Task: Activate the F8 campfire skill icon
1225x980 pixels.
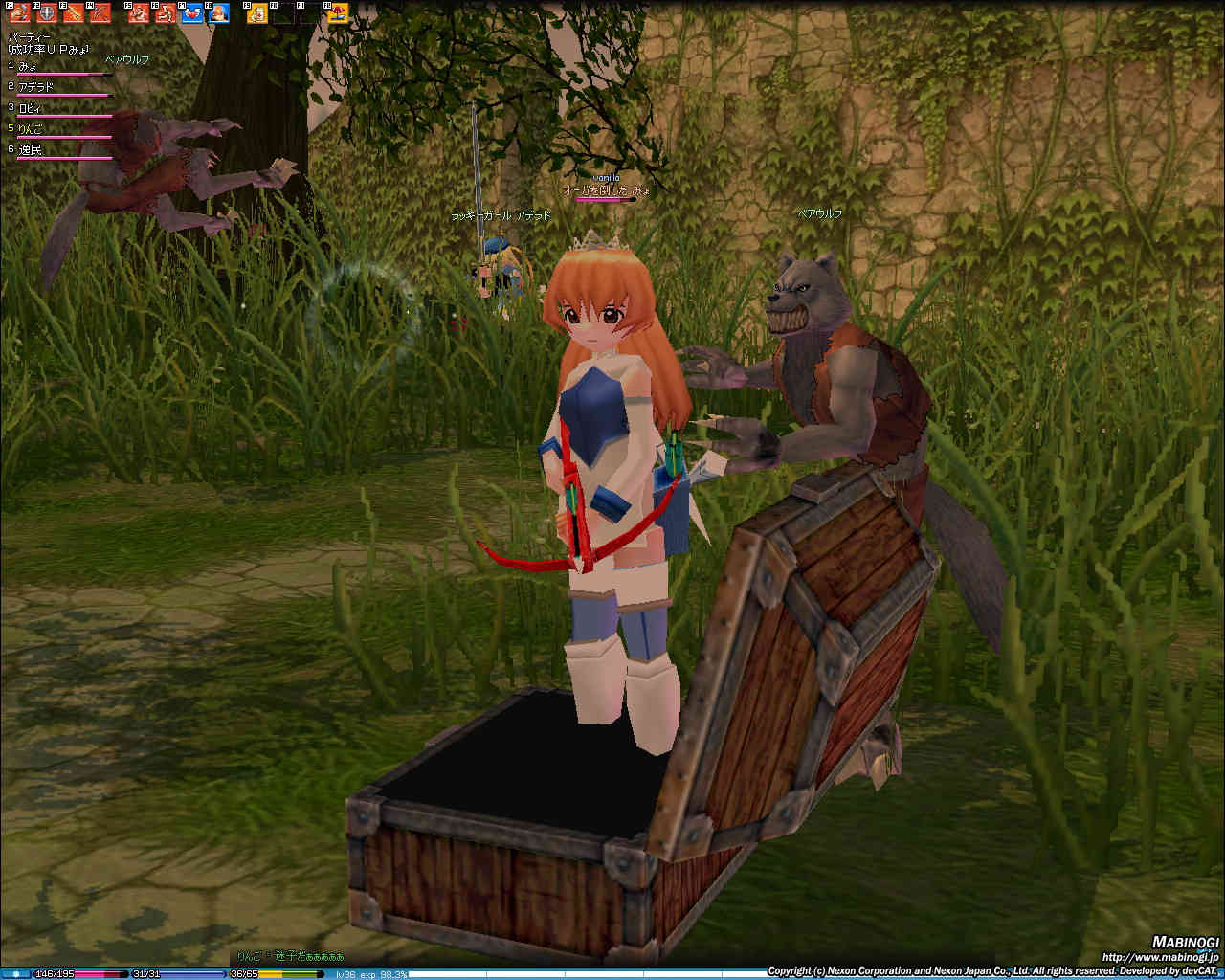Action: [x=218, y=13]
